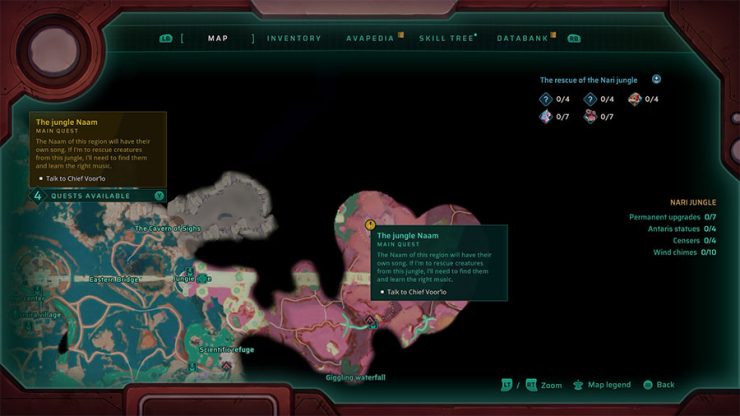Go to the Skill Tree tab
The image size is (740, 416).
pos(447,38)
